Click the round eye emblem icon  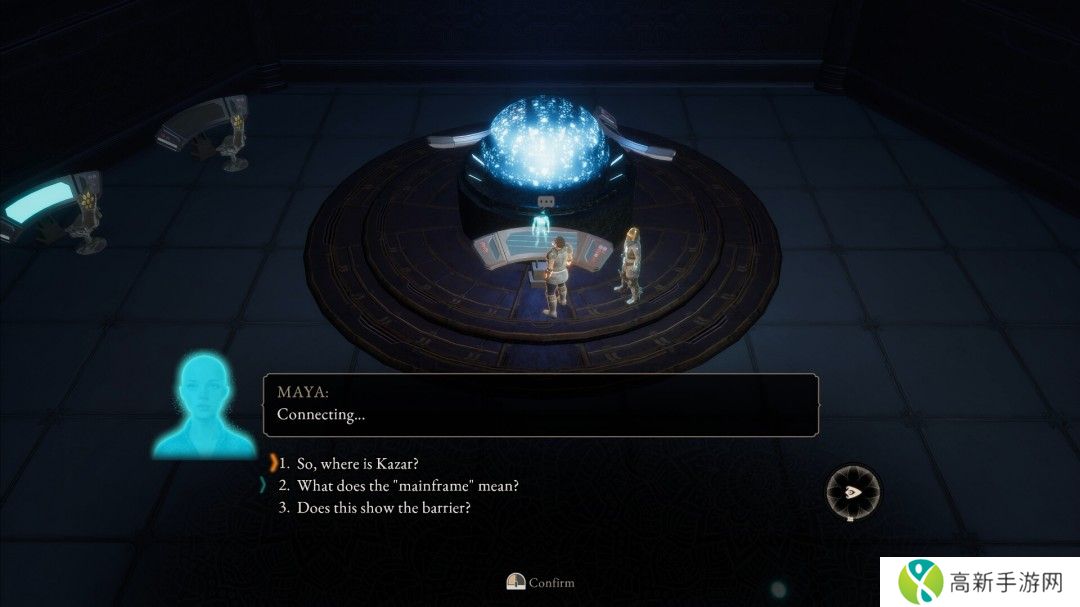(x=852, y=493)
